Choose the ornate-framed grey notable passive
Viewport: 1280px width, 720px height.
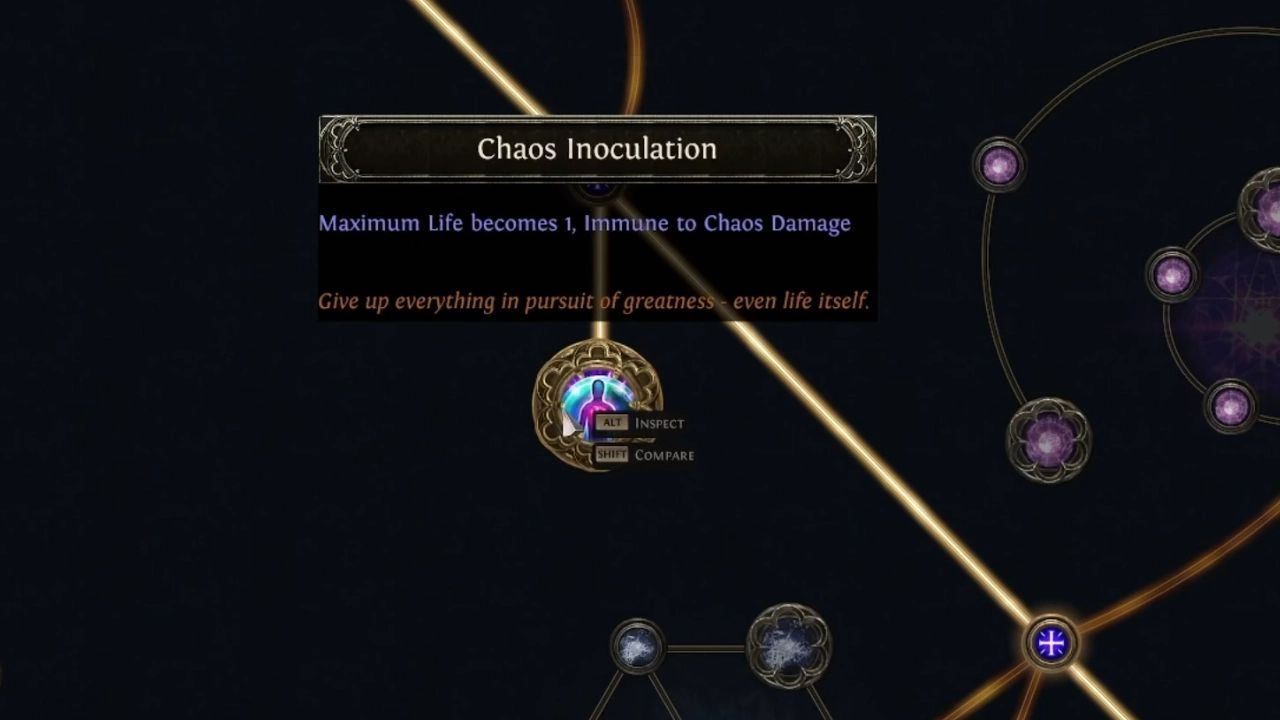pos(788,646)
